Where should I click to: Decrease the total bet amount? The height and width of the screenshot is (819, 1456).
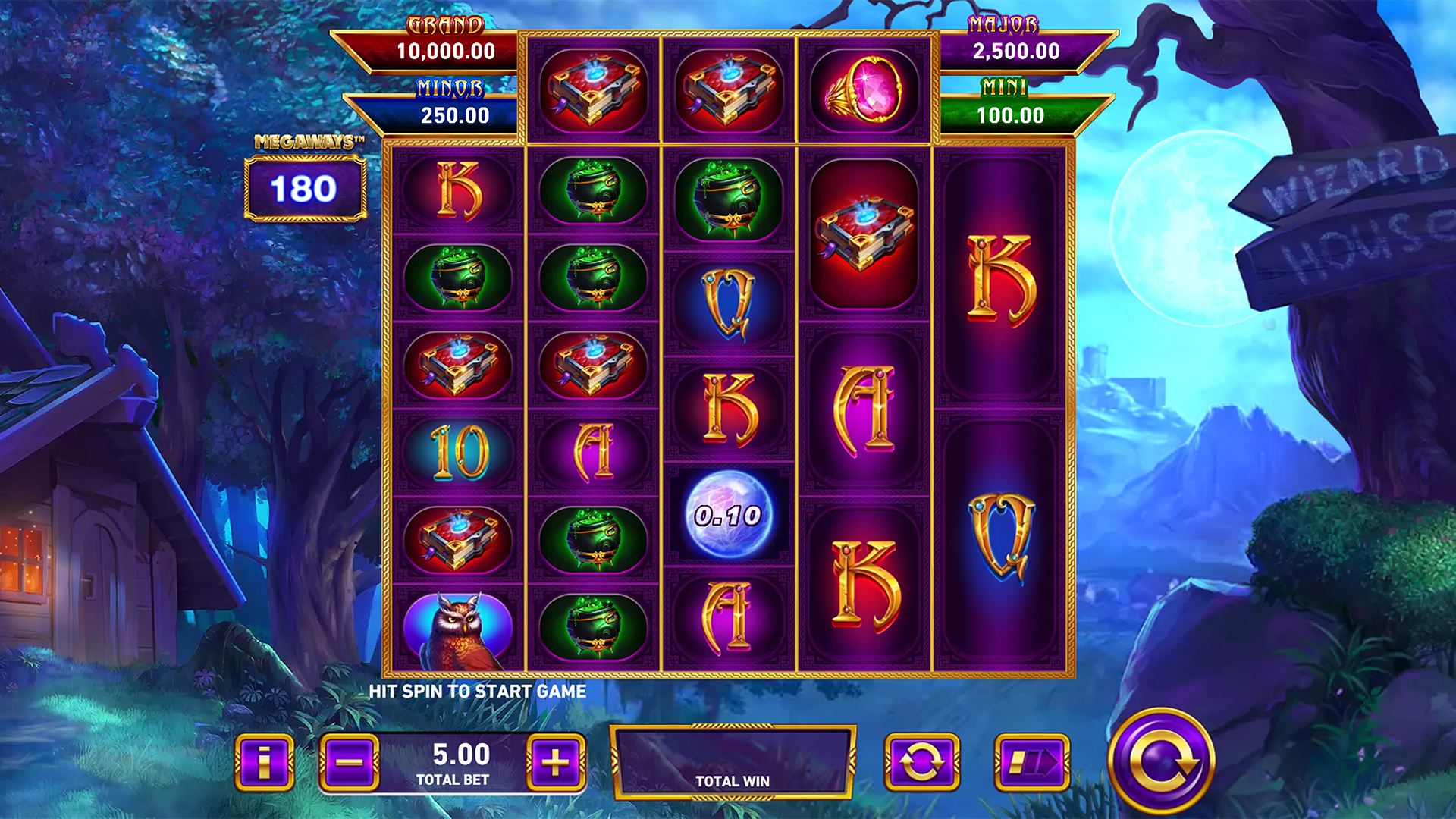[x=349, y=762]
